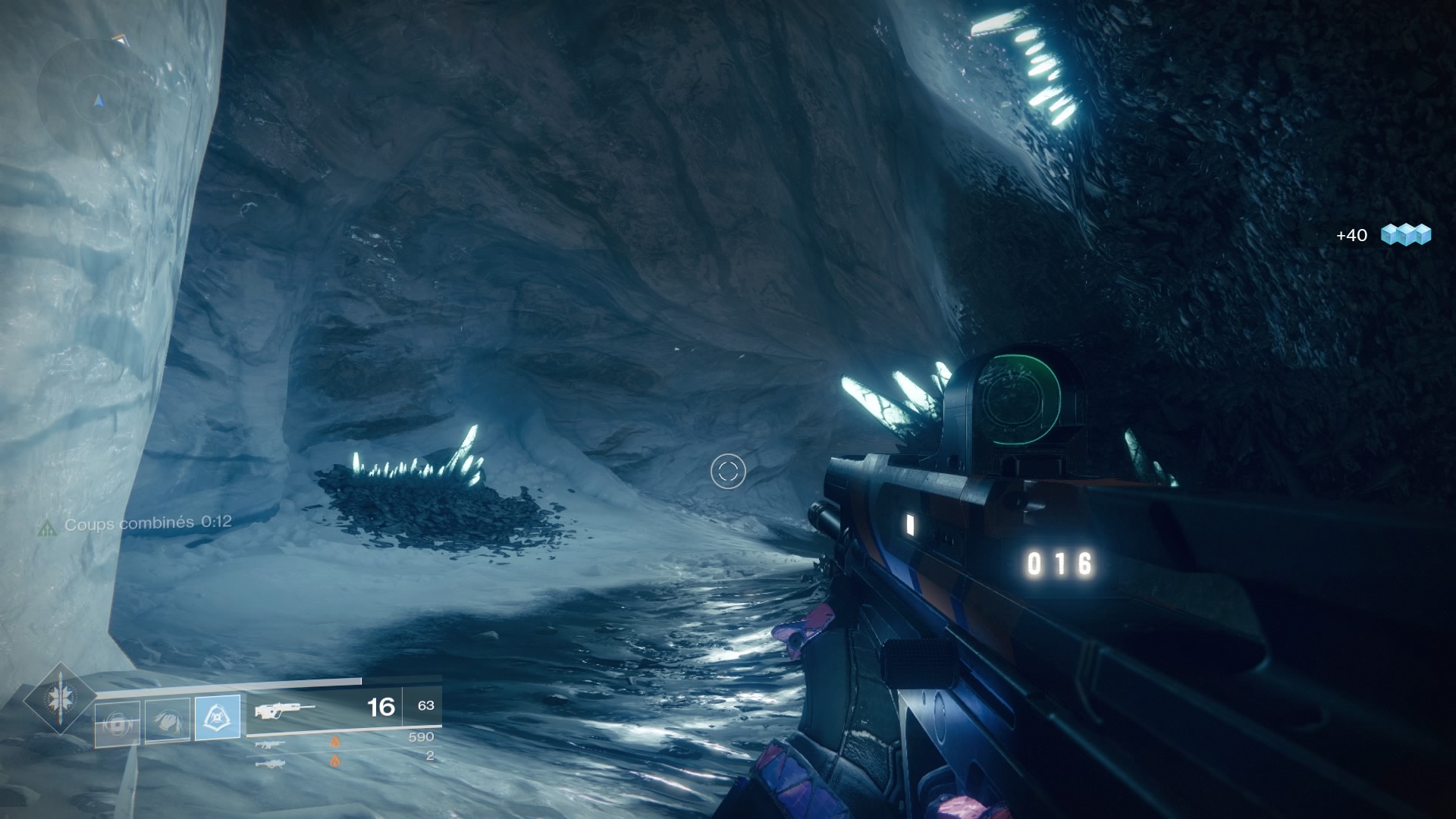Trigger the highlighted hooded class ability icon
Viewport: 1456px width, 819px height.
pyautogui.click(x=218, y=717)
